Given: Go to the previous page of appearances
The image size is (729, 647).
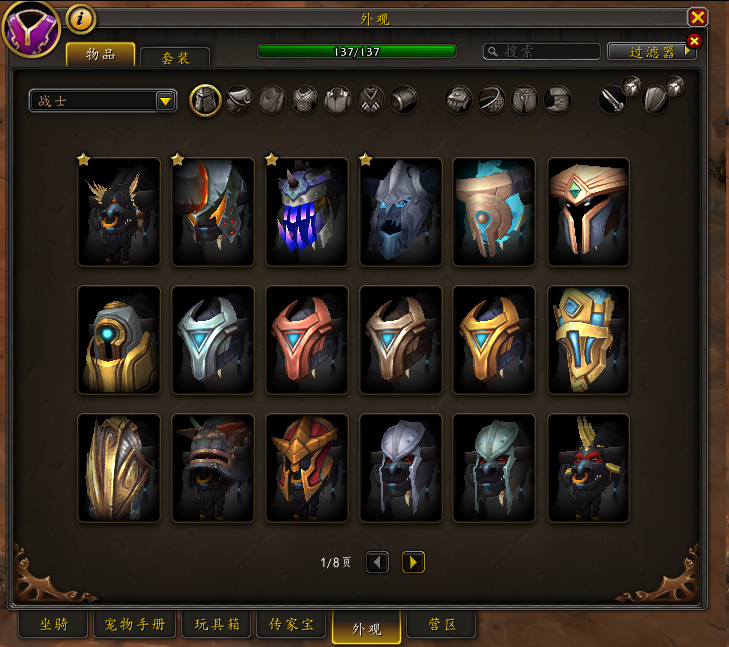Looking at the screenshot, I should point(377,562).
